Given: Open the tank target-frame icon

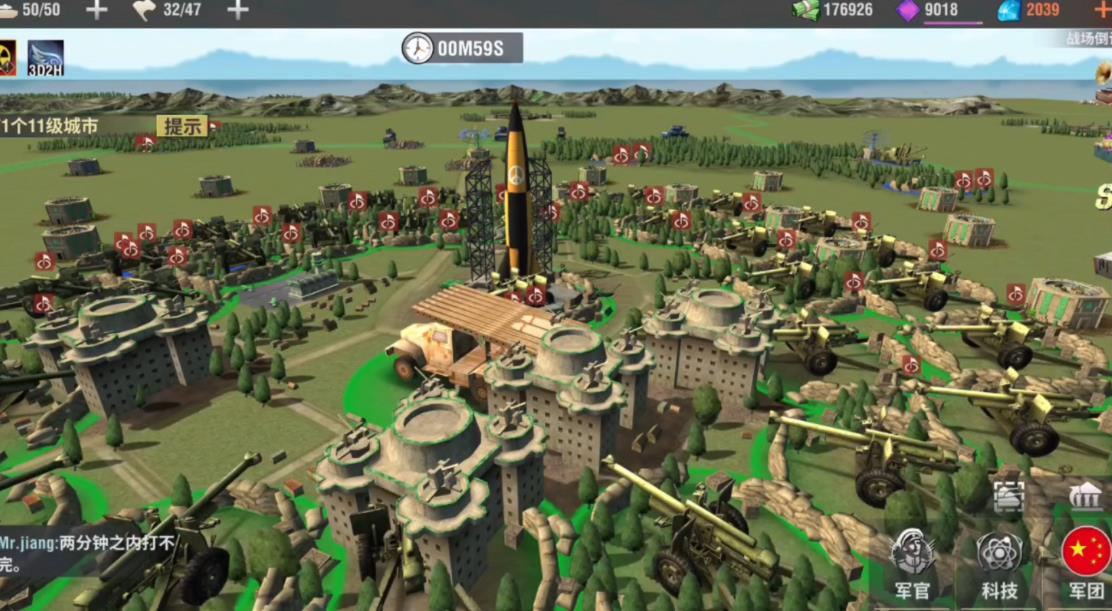Looking at the screenshot, I should [1008, 497].
